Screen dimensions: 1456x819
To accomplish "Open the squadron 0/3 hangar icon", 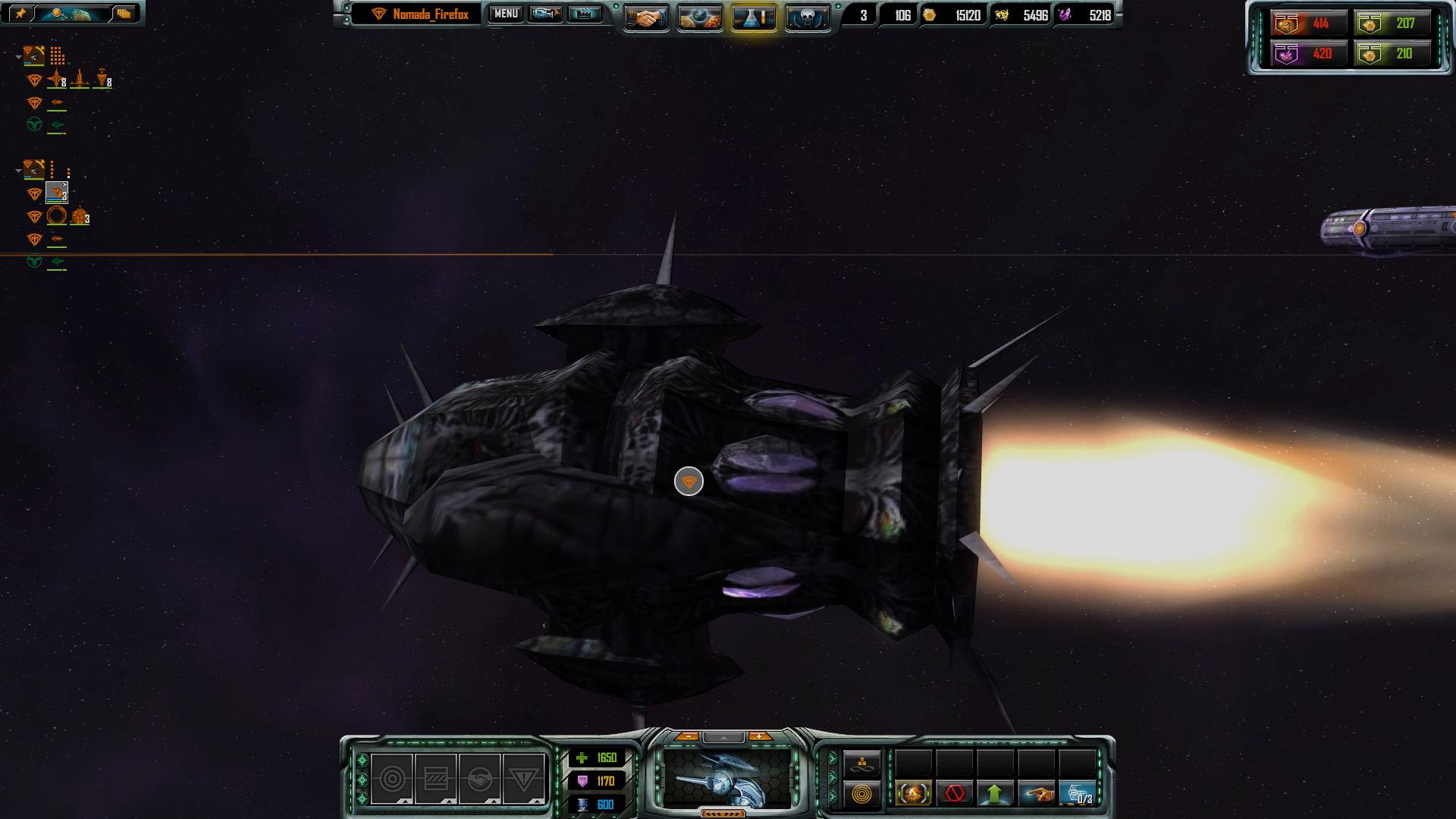I will [x=1077, y=794].
